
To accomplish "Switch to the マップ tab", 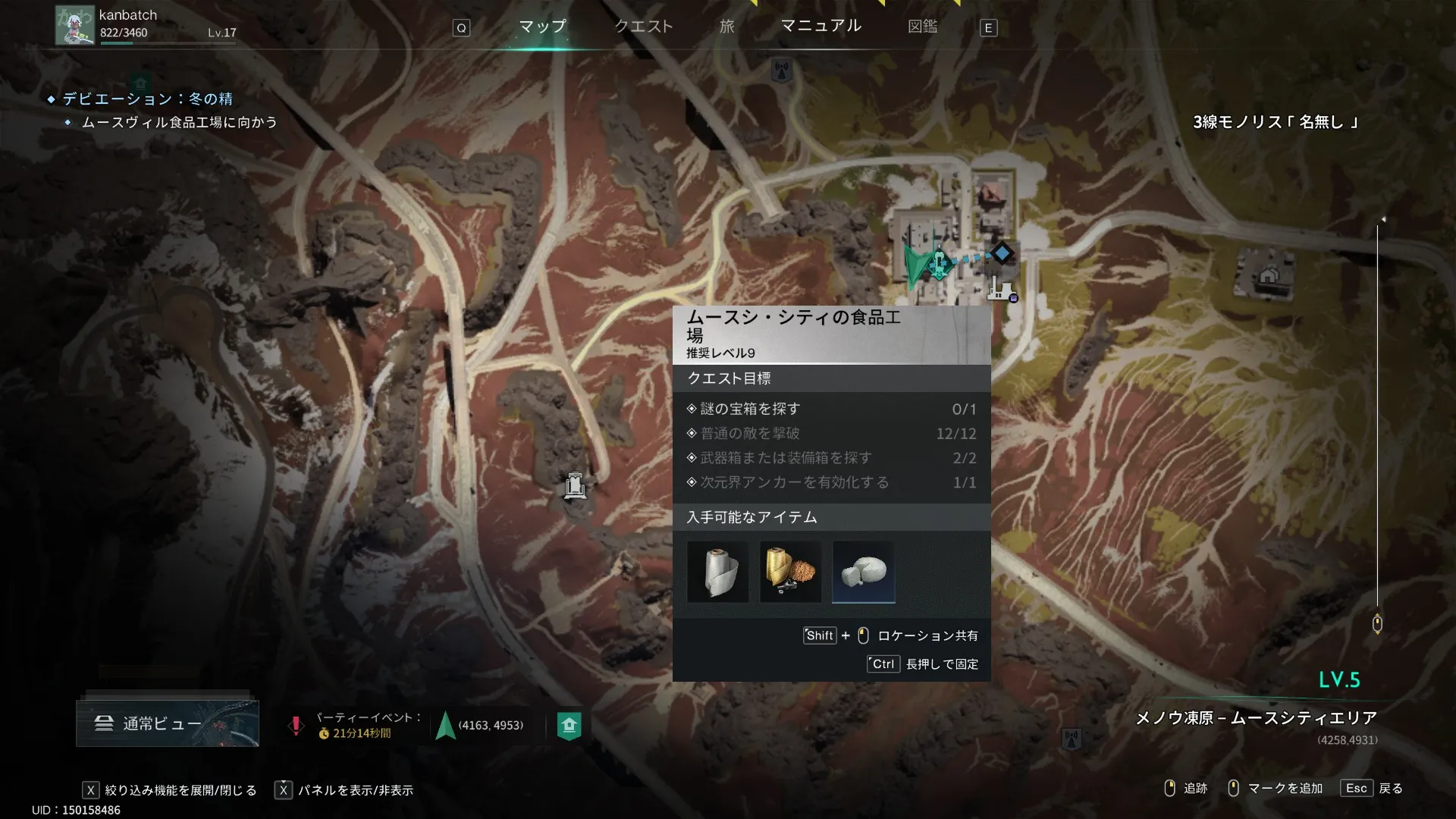I will coord(542,27).
